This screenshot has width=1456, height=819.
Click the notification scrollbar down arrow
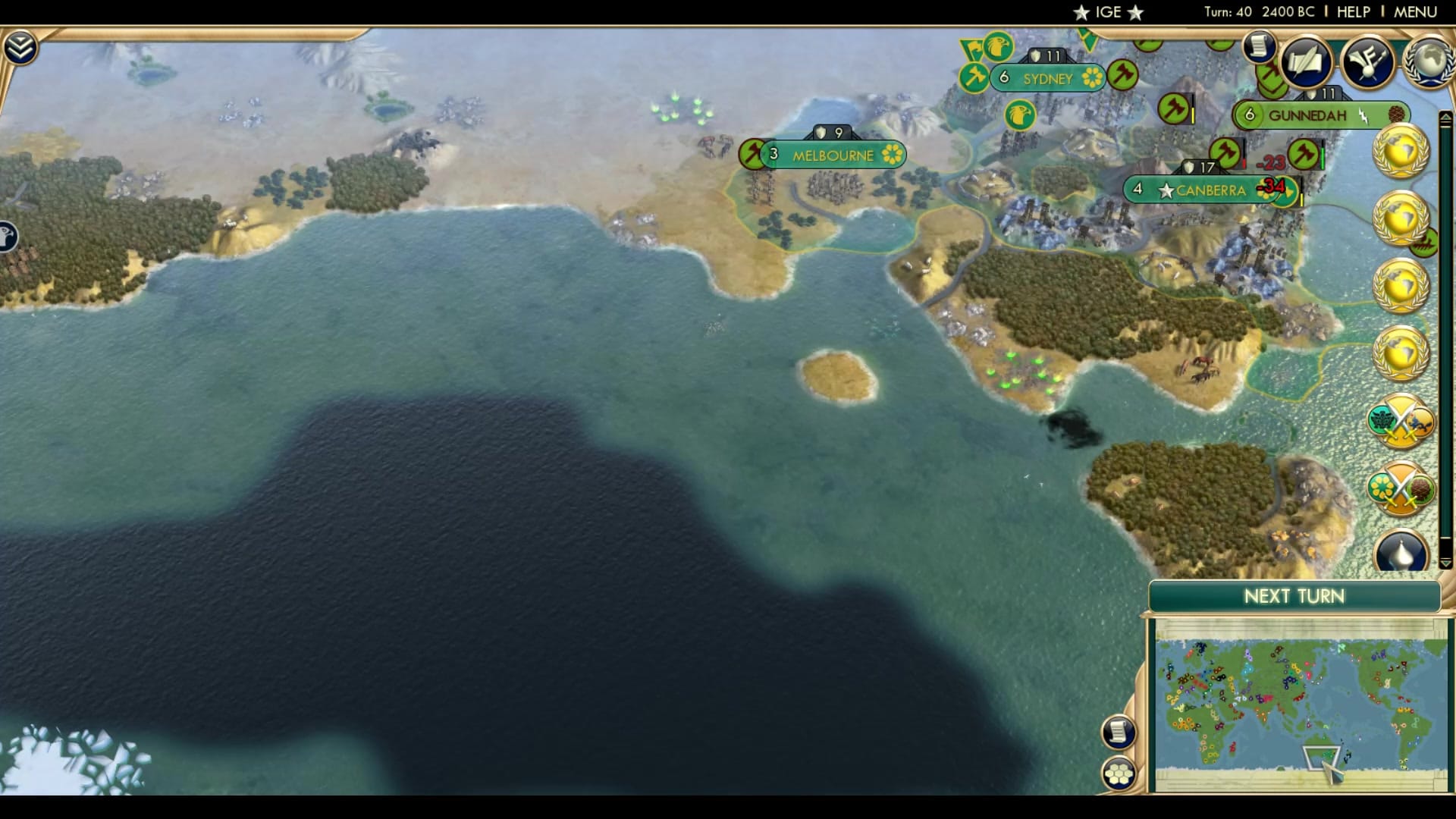1447,563
